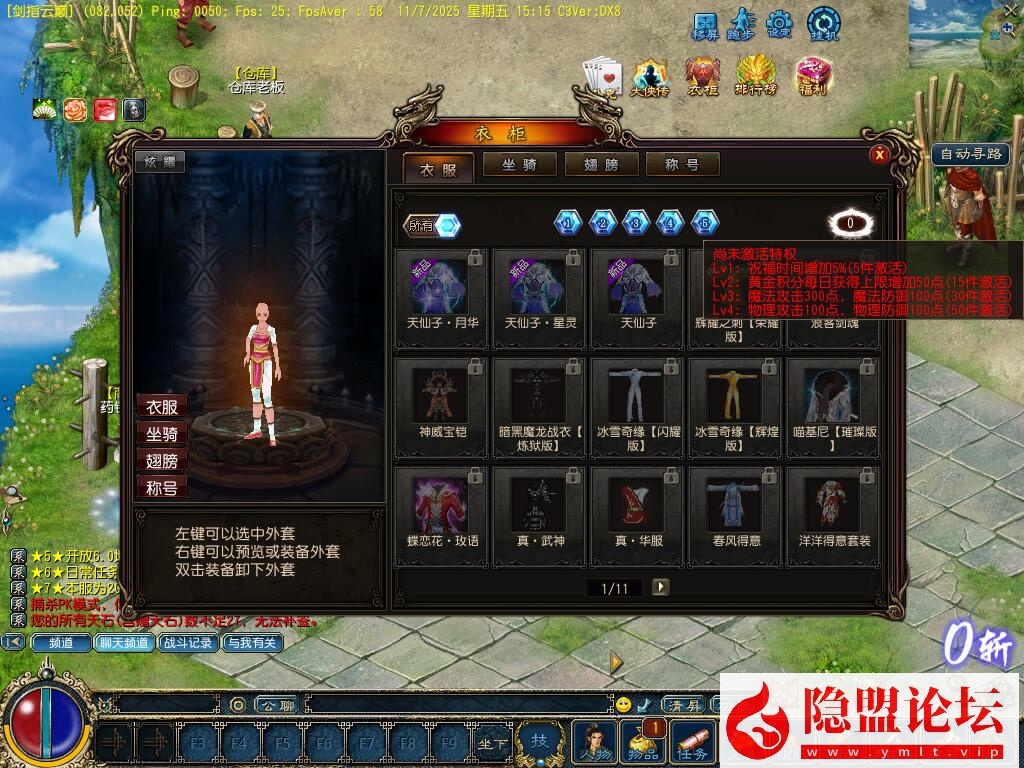Open the 翅膀 (wings) top tab
Image resolution: width=1024 pixels, height=768 pixels.
[602, 165]
